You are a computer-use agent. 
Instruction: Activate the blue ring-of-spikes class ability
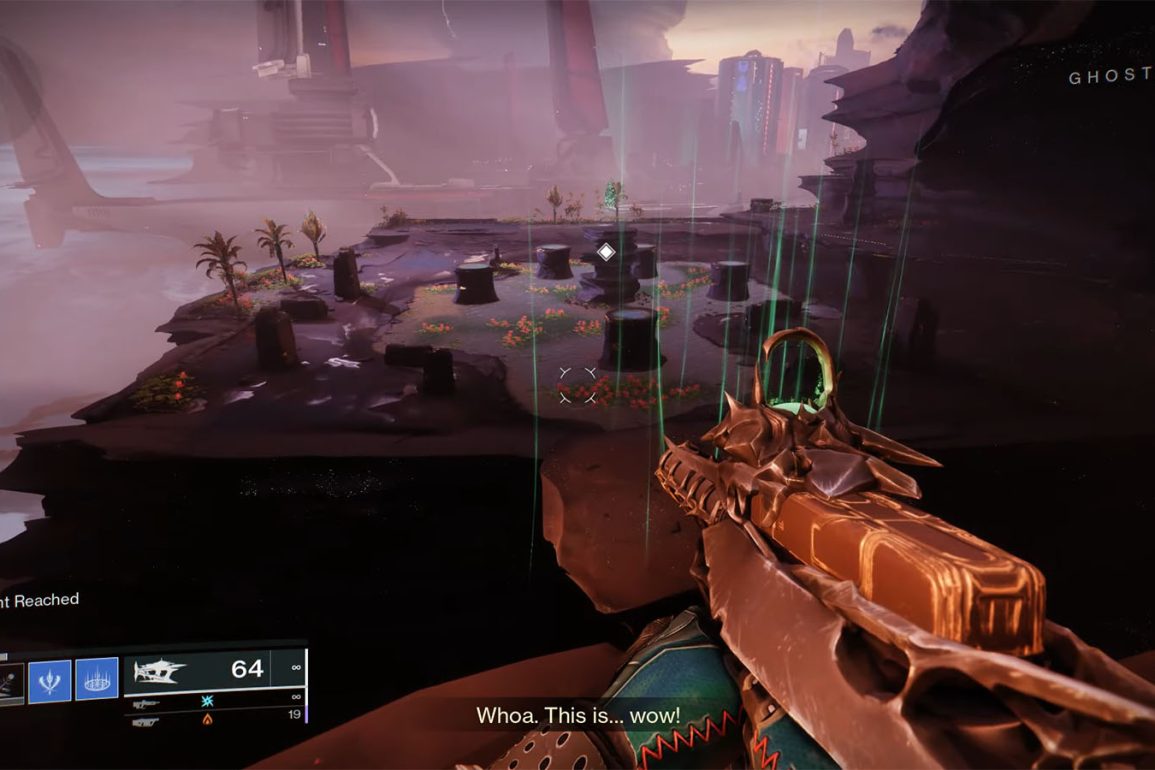click(97, 680)
